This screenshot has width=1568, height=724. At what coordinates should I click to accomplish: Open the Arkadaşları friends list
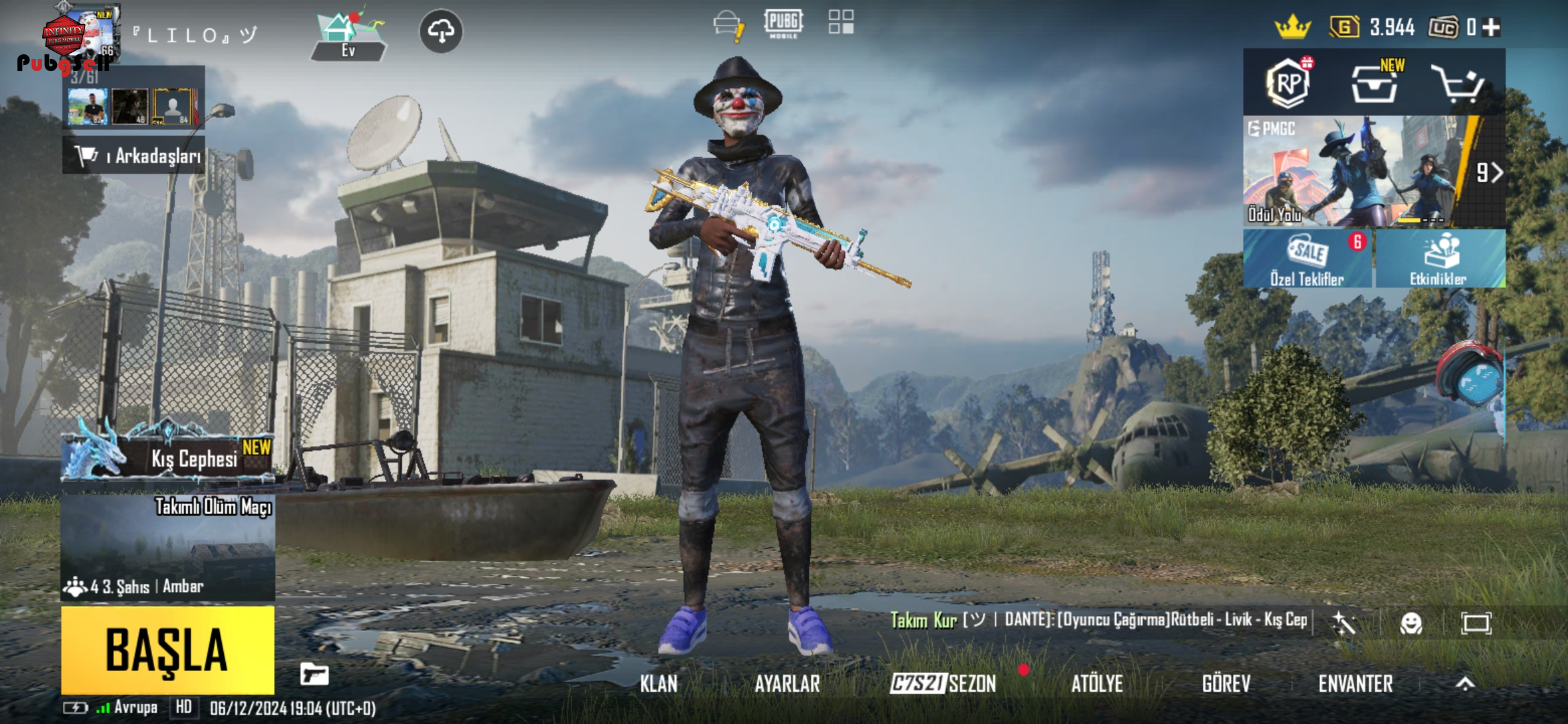tap(134, 156)
